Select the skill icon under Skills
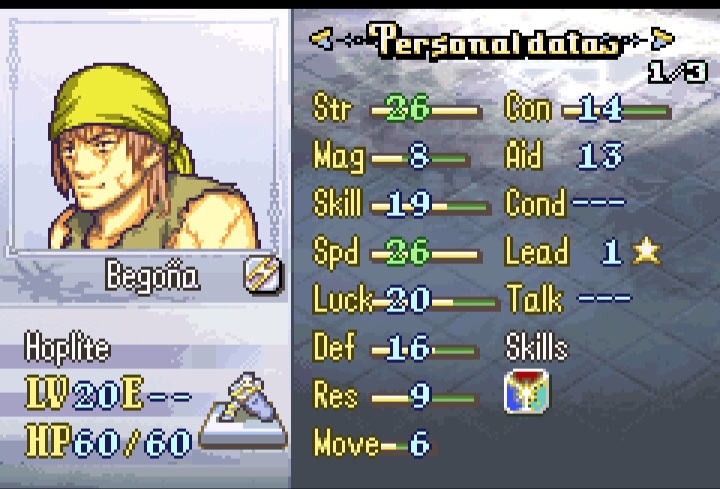The image size is (720, 489). pos(524,393)
